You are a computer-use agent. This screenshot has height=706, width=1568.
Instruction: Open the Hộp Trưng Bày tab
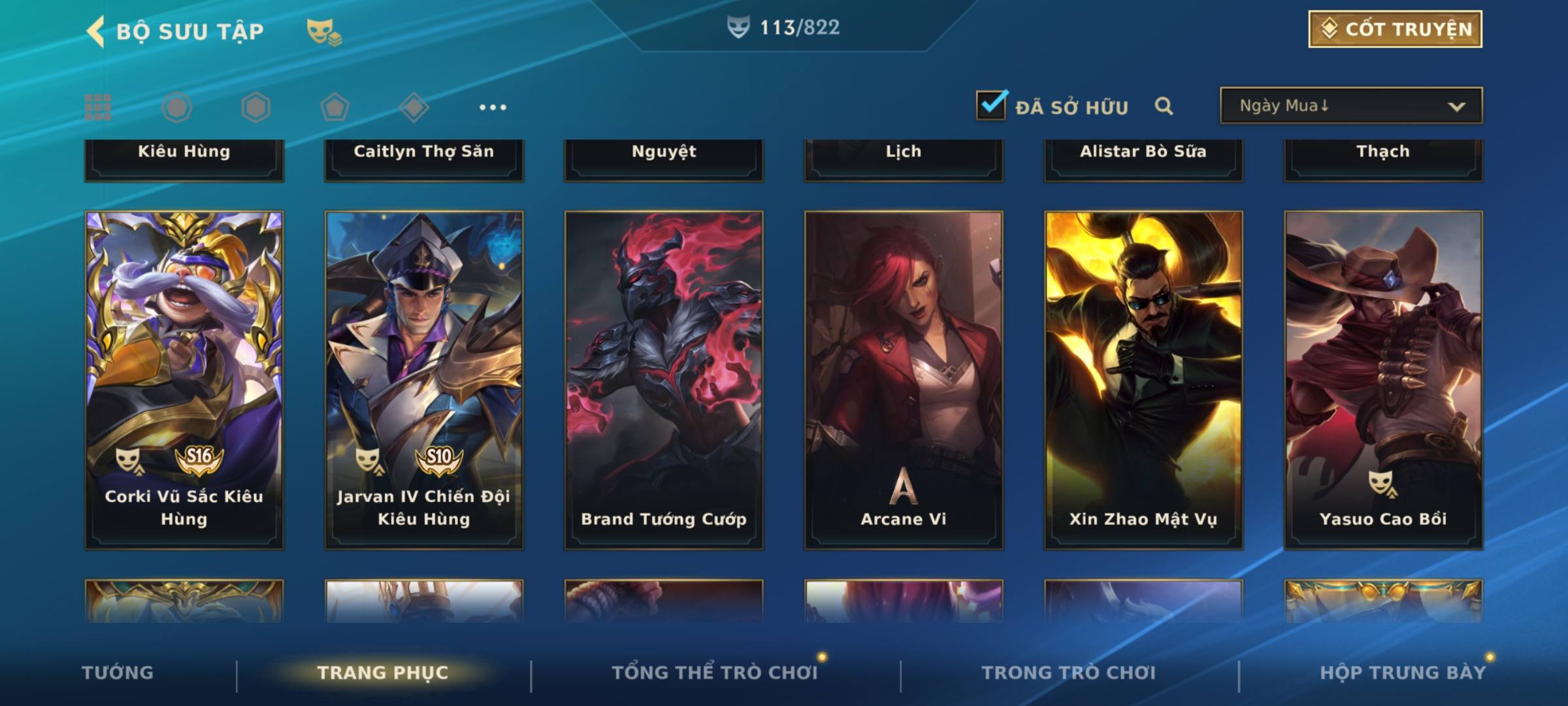[1403, 673]
